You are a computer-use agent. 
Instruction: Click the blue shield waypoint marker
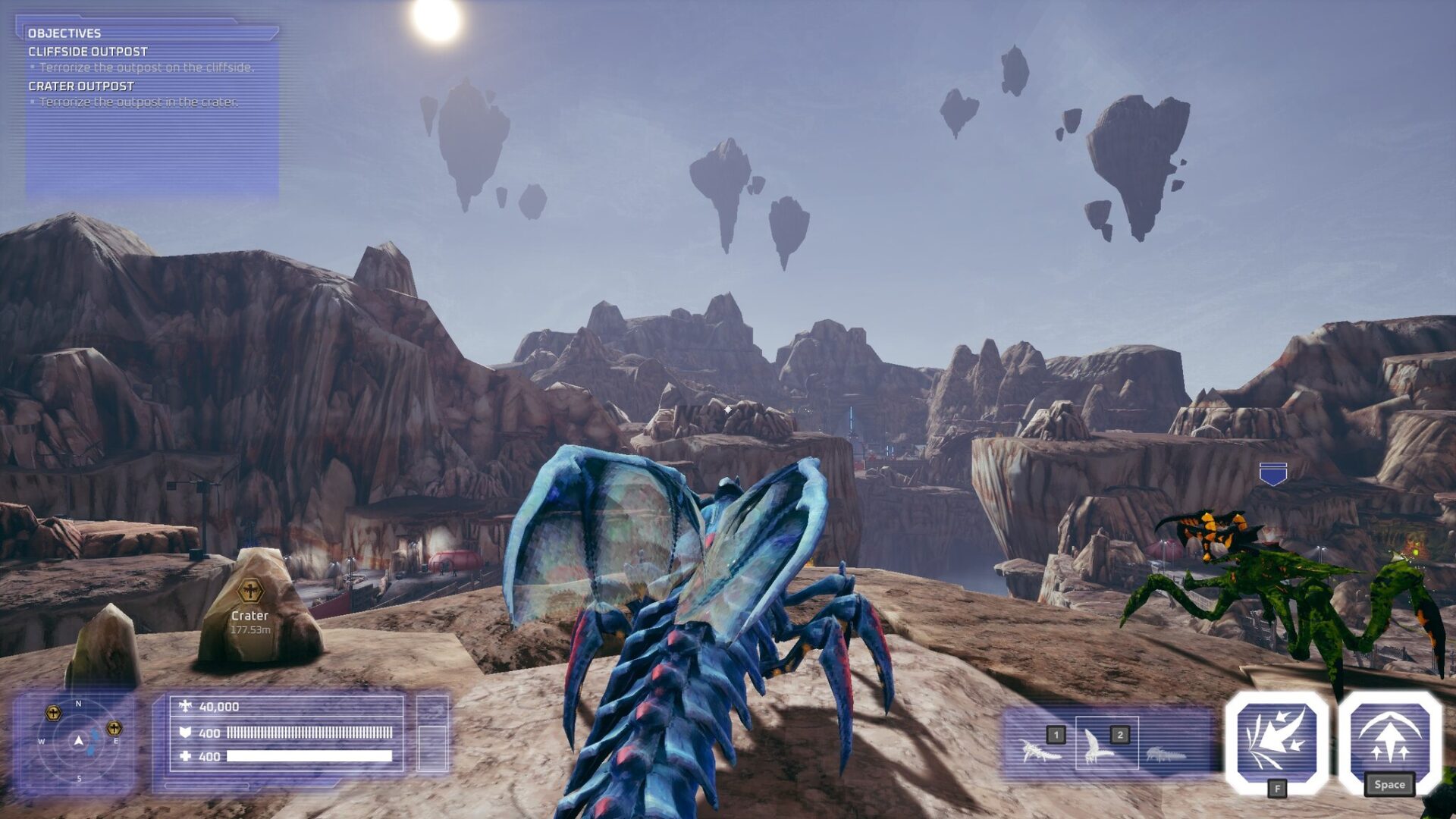tap(1272, 474)
